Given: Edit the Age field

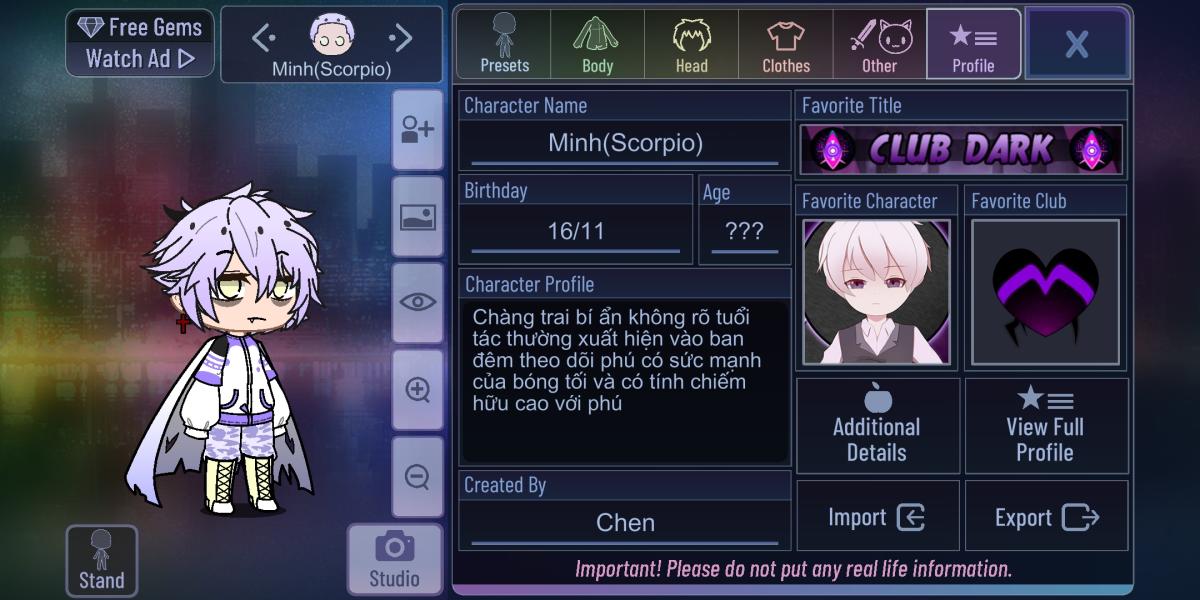Looking at the screenshot, I should 744,232.
